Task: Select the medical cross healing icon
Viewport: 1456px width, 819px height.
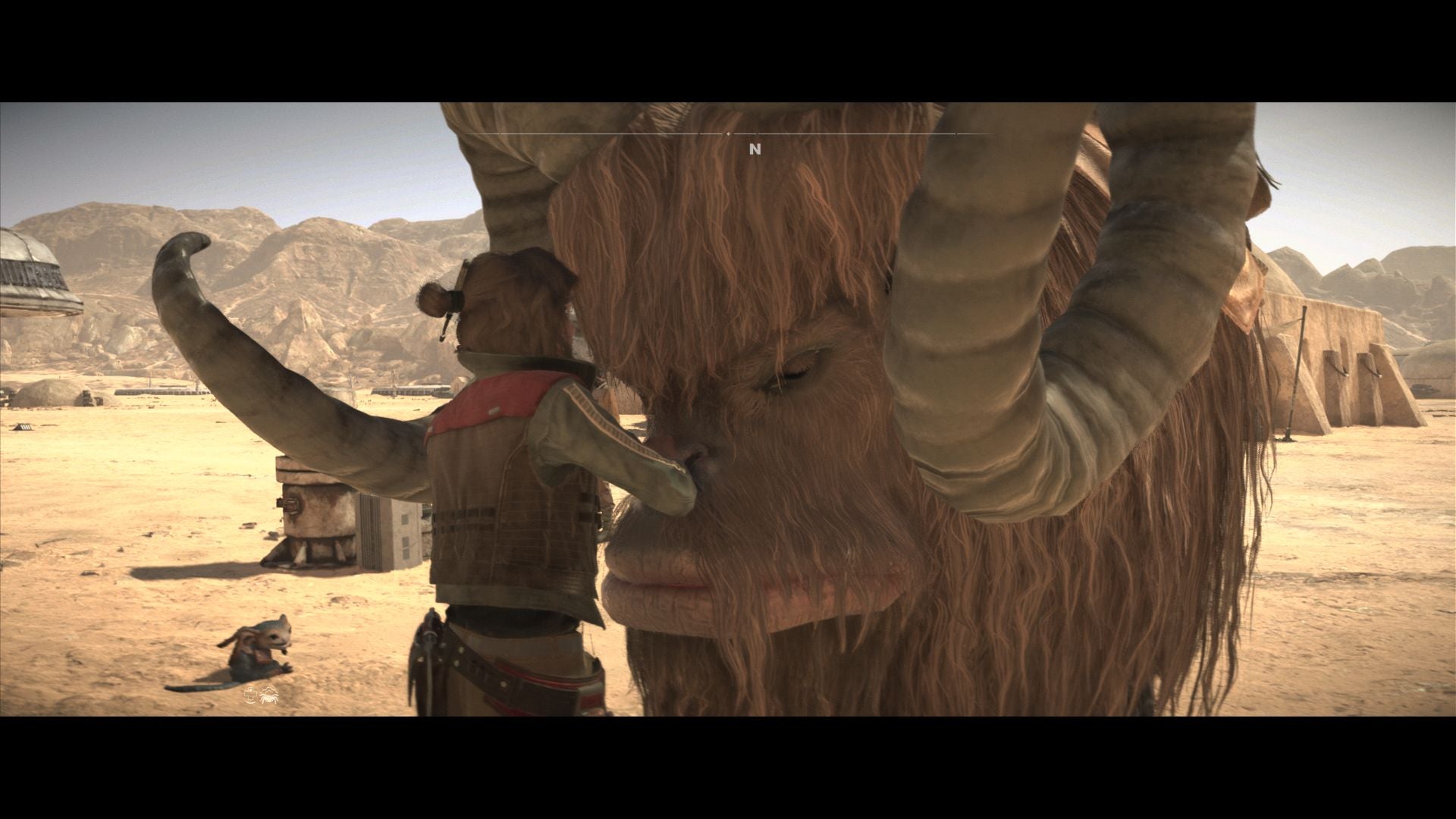Action: point(250,693)
